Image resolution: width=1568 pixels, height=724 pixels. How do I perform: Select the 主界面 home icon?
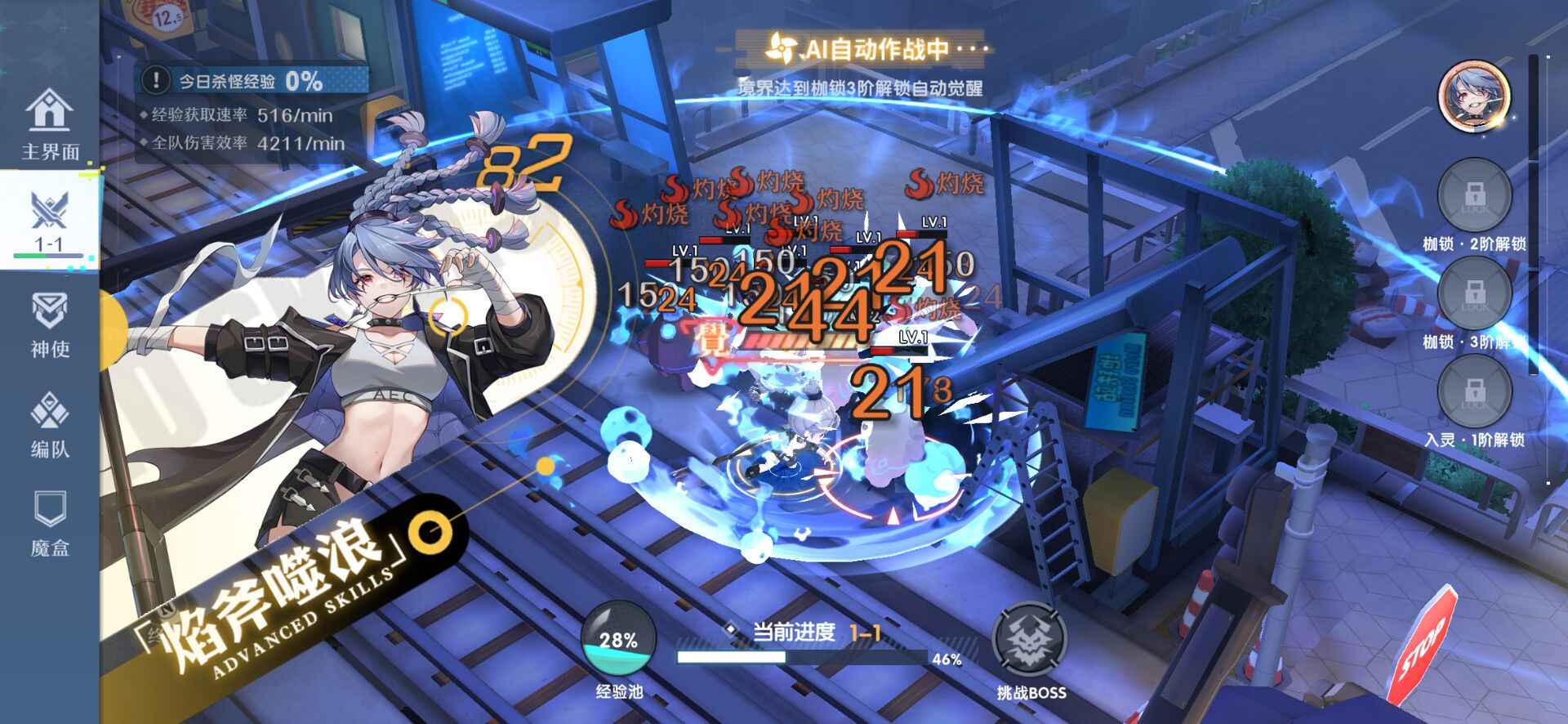51,118
